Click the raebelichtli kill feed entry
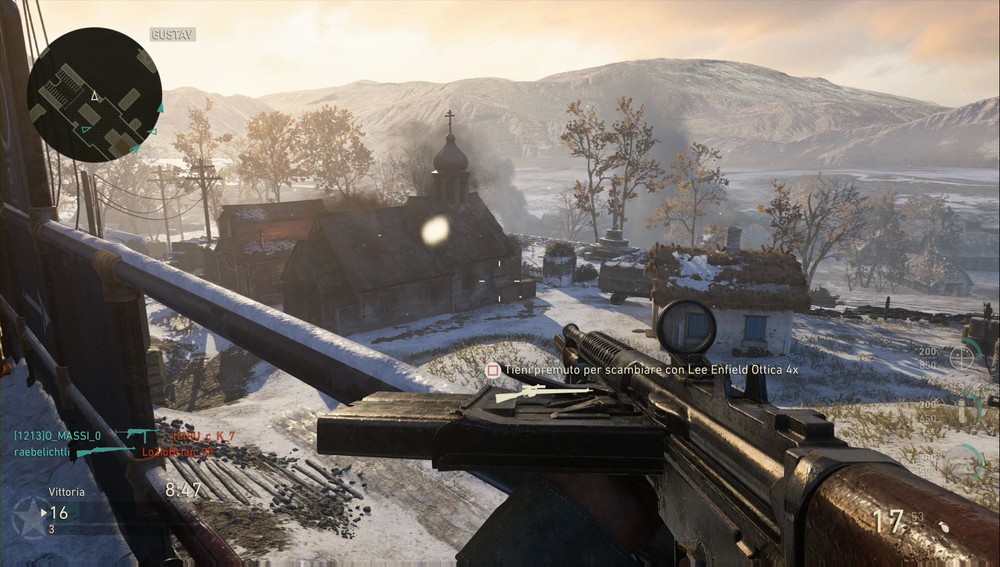Screen dimensions: 1000x567 click(x=44, y=452)
